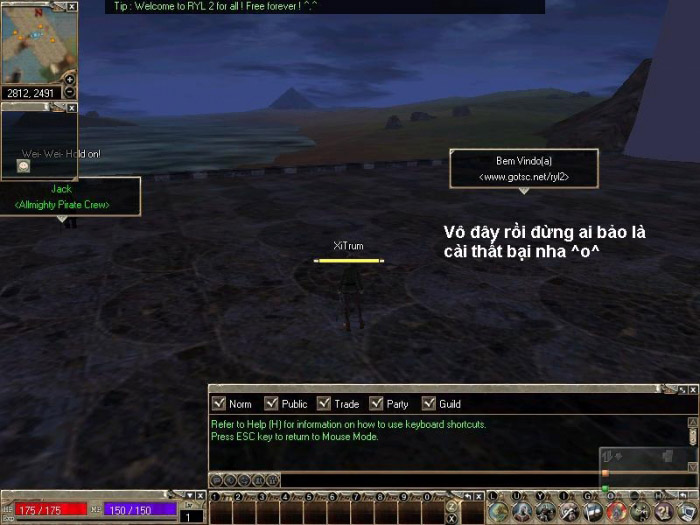
Task: Disable the Guild chat channel checkbox
Action: (428, 404)
